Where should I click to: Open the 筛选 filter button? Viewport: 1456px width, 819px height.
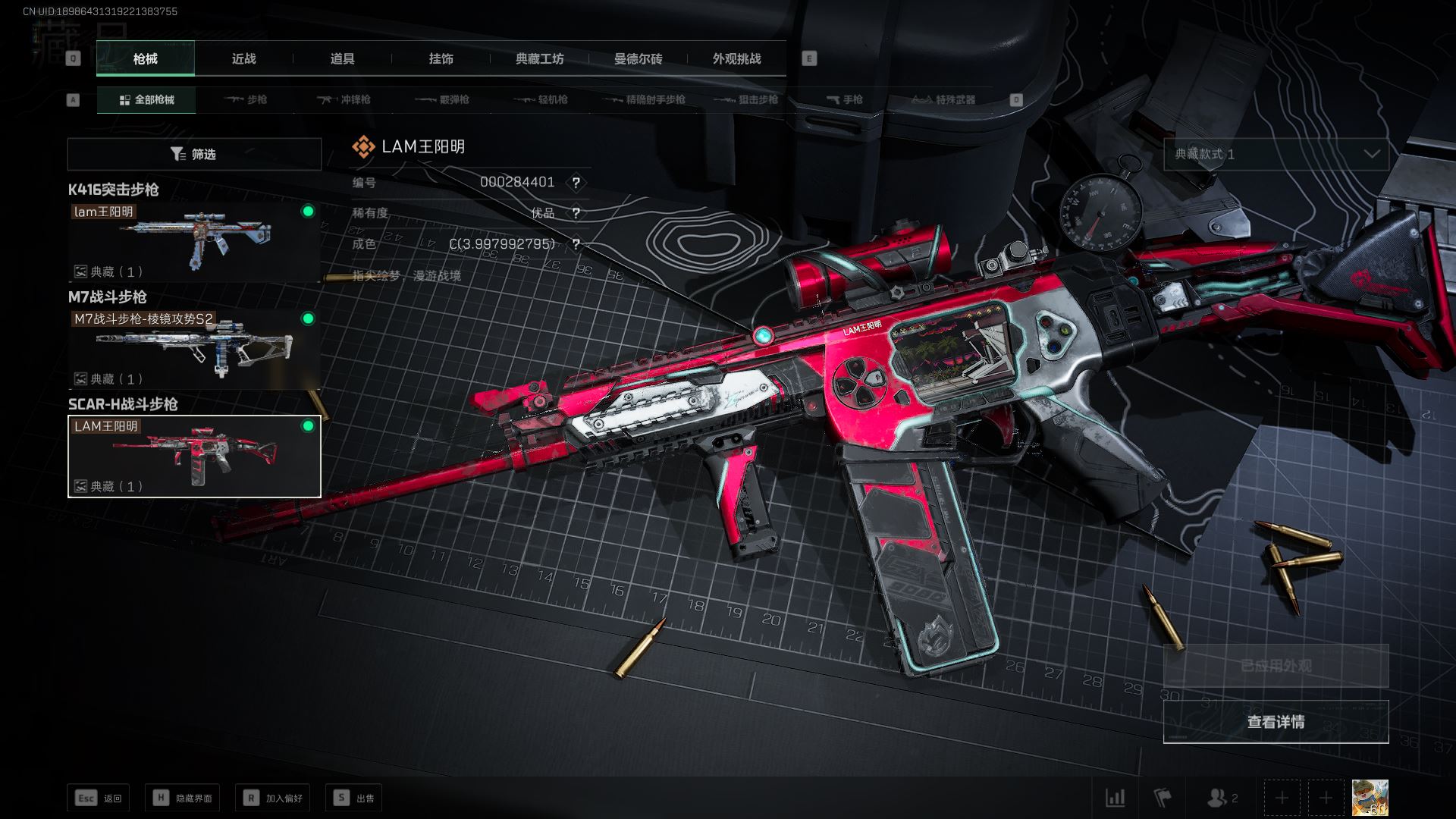pos(194,155)
